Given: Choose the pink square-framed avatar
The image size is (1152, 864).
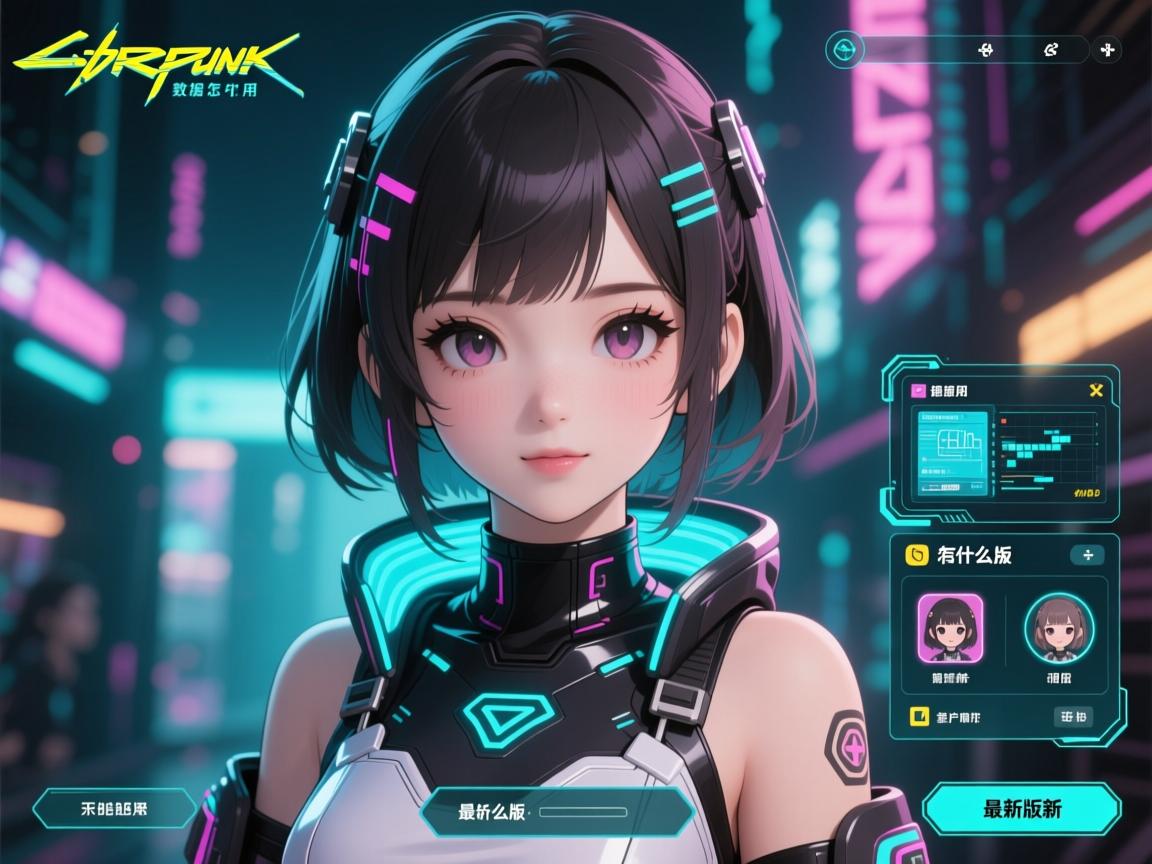Looking at the screenshot, I should pyautogui.click(x=951, y=627).
